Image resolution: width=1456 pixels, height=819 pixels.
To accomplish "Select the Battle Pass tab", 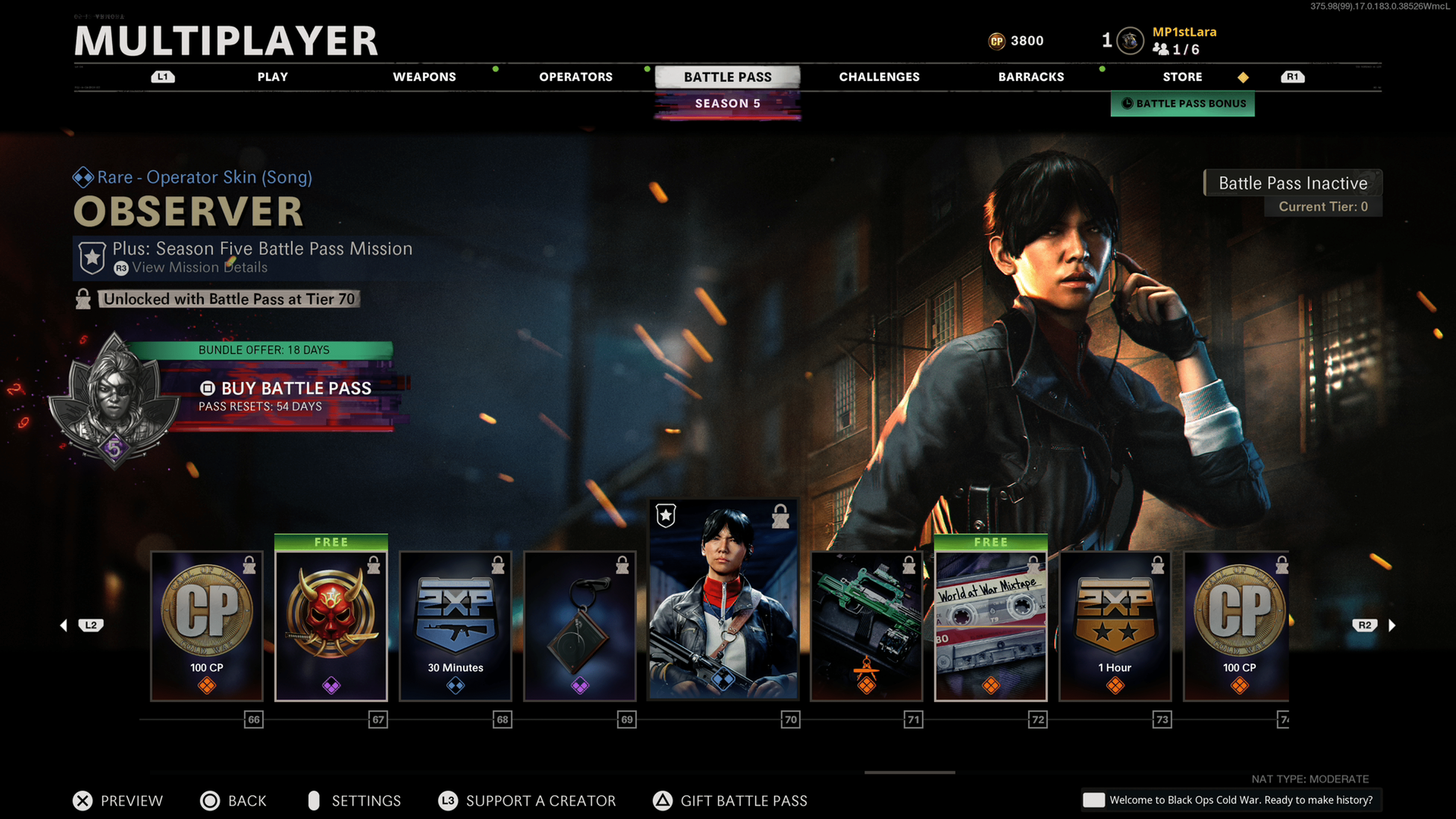I will point(727,77).
